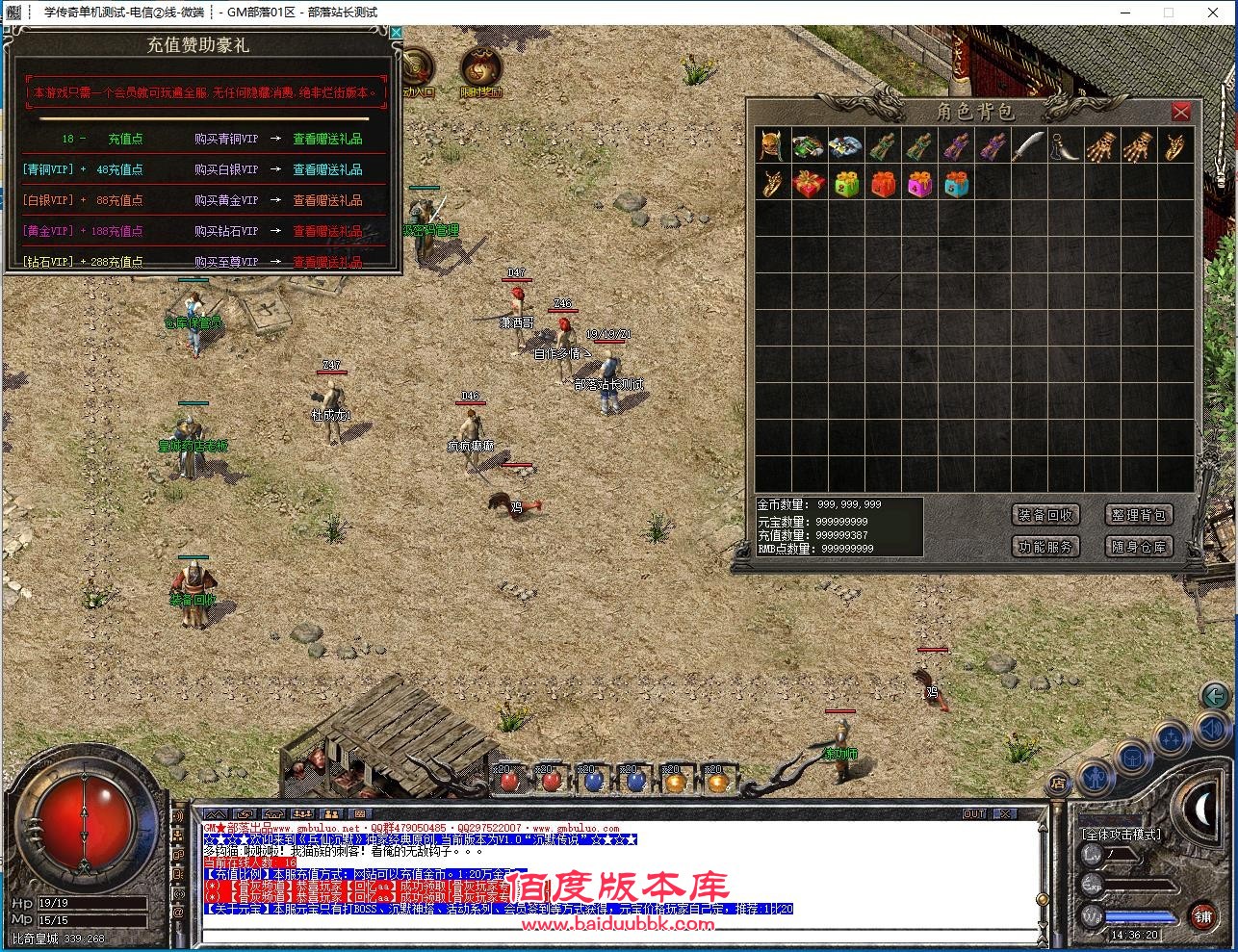Viewport: 1238px width, 952px height.
Task: Click the curved sword item in the backpack
Action: [1027, 144]
